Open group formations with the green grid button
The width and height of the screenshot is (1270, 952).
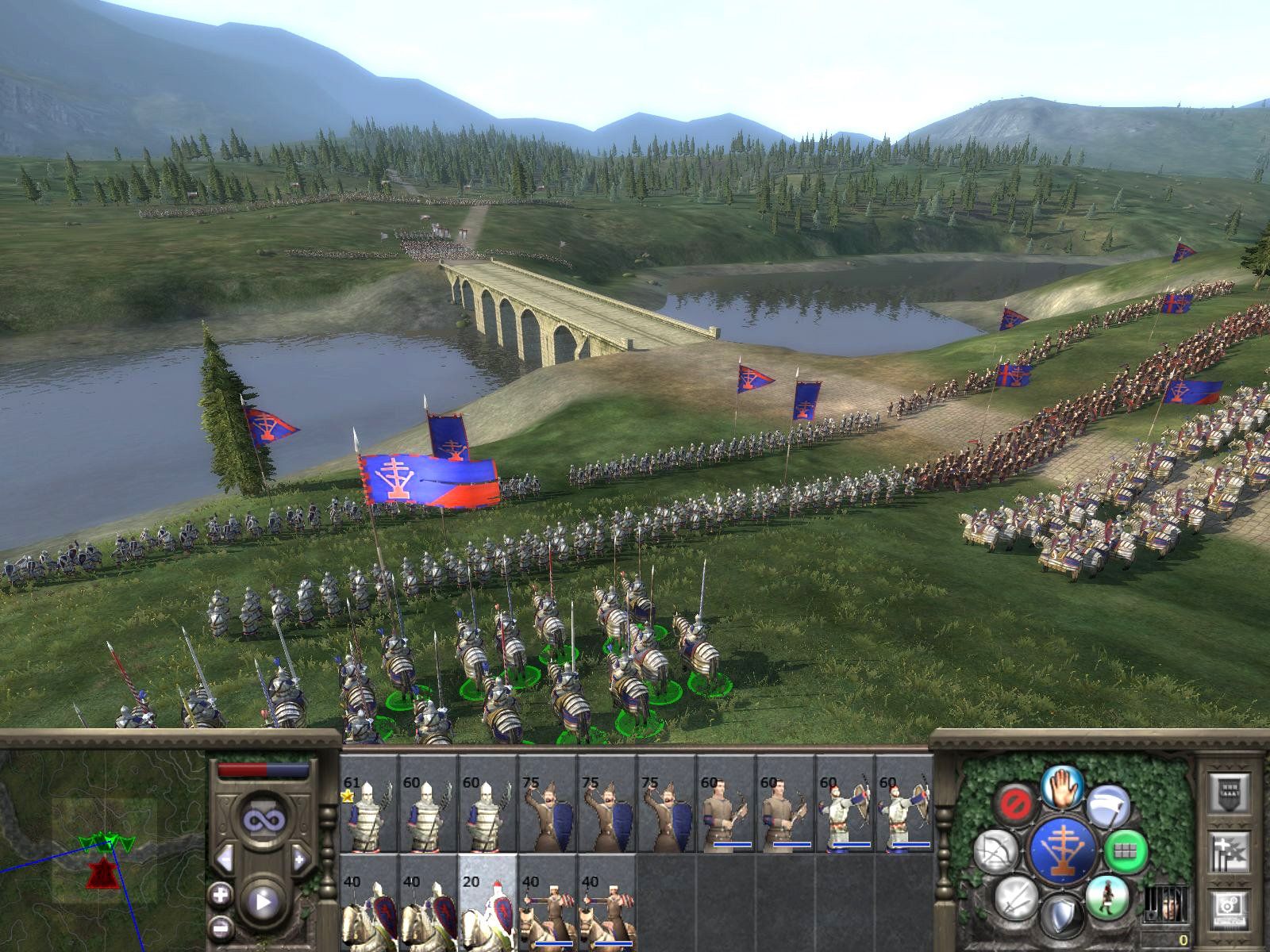1125,851
